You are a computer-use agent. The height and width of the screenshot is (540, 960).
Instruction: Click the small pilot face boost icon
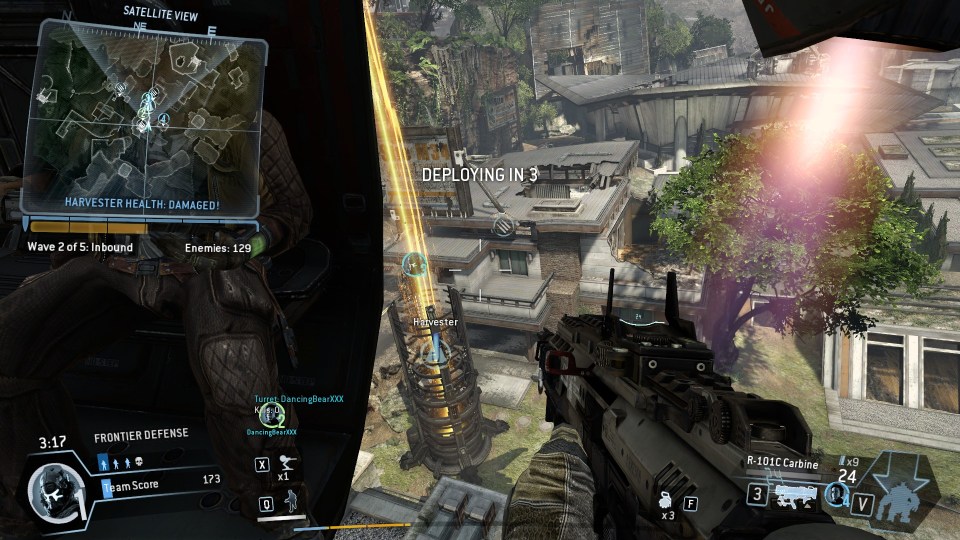coord(835,492)
